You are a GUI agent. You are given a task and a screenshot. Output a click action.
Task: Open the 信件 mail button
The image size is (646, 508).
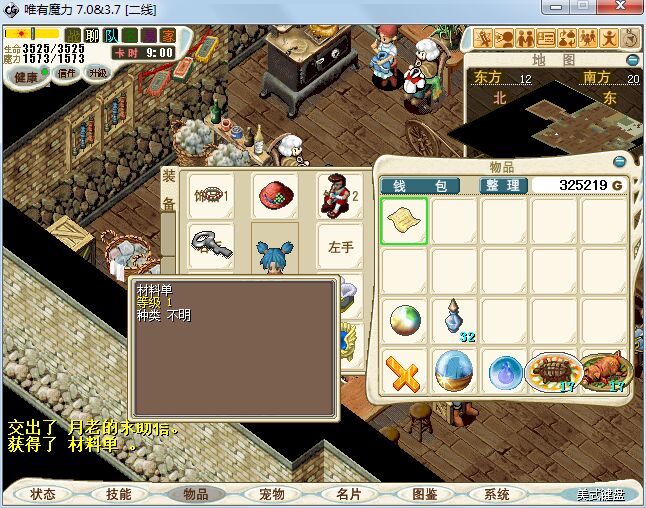pos(67,73)
